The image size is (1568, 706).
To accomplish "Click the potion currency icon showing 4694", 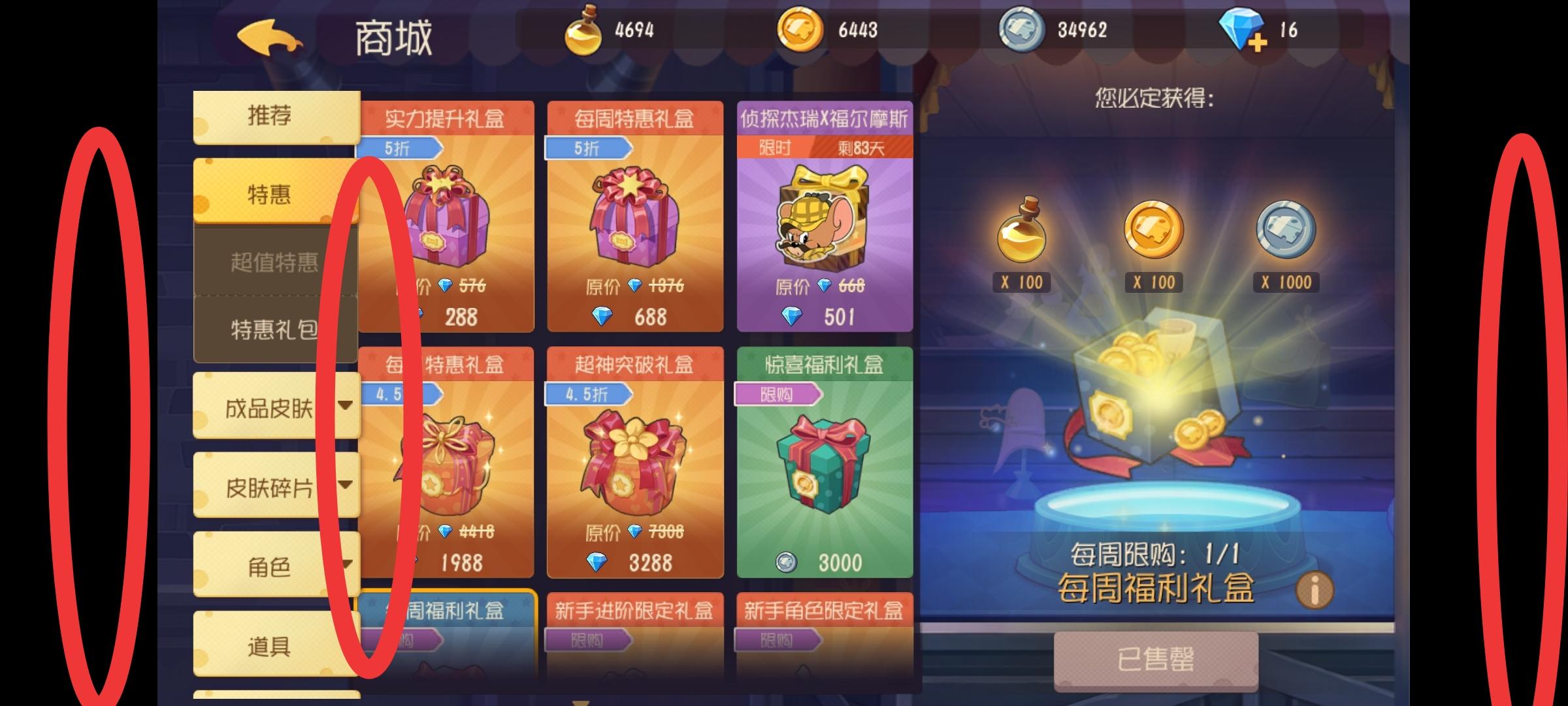I will (x=585, y=29).
